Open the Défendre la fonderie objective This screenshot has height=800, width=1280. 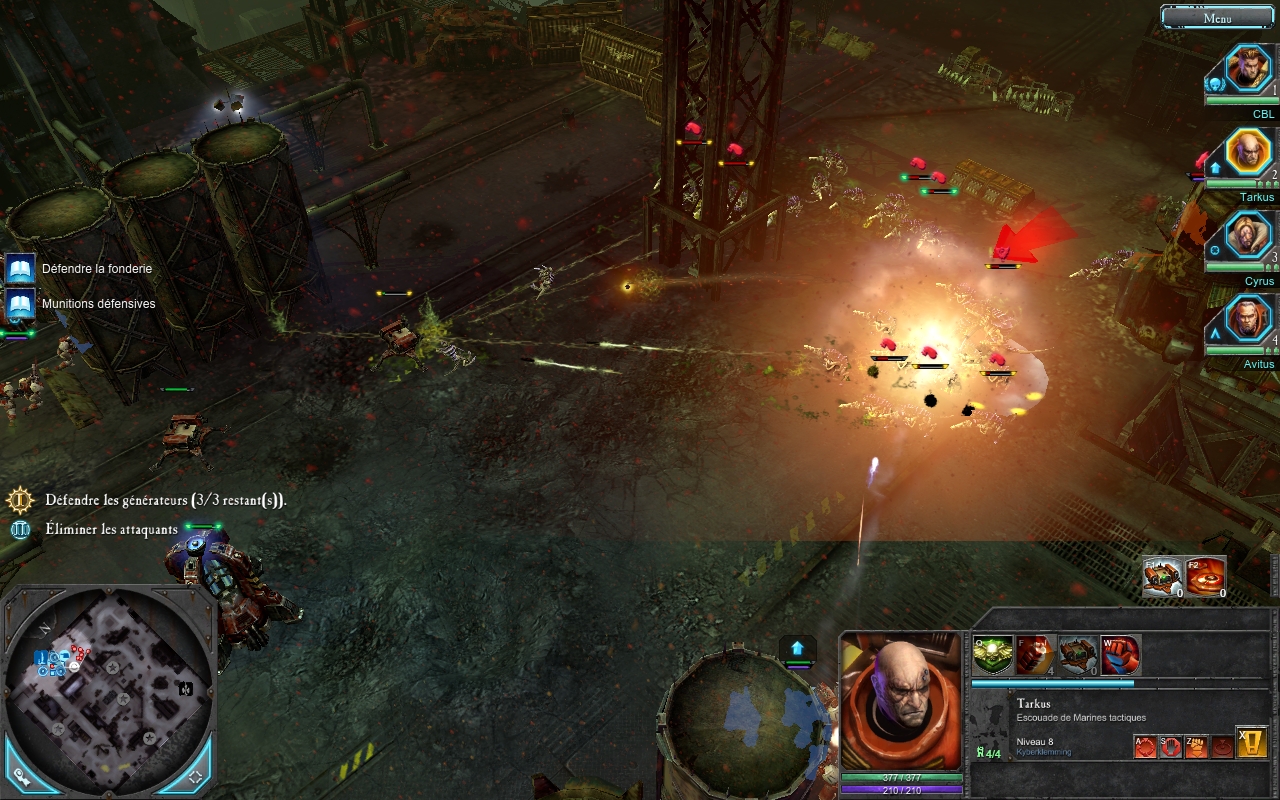coord(20,268)
